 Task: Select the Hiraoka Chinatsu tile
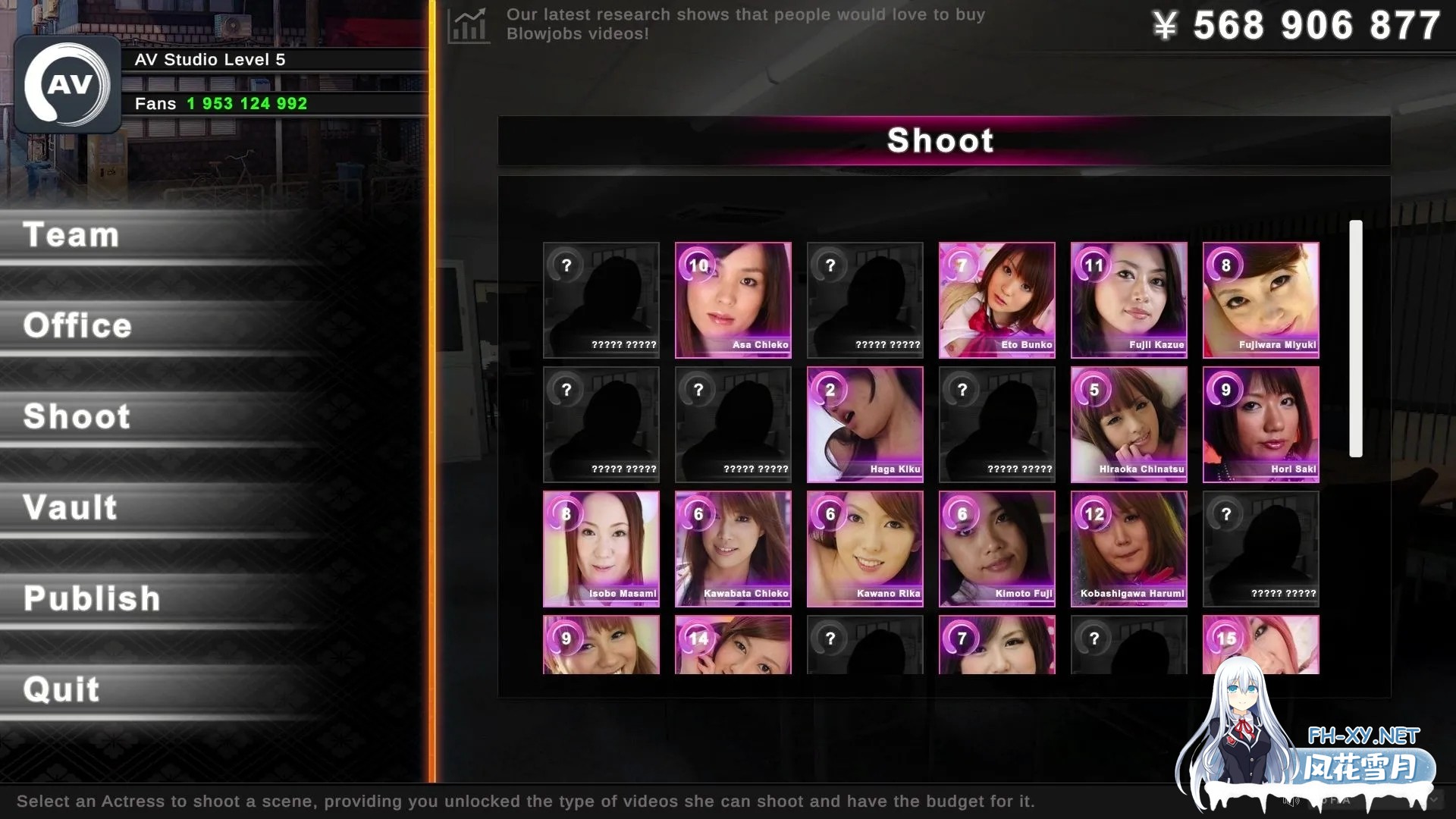(1128, 425)
